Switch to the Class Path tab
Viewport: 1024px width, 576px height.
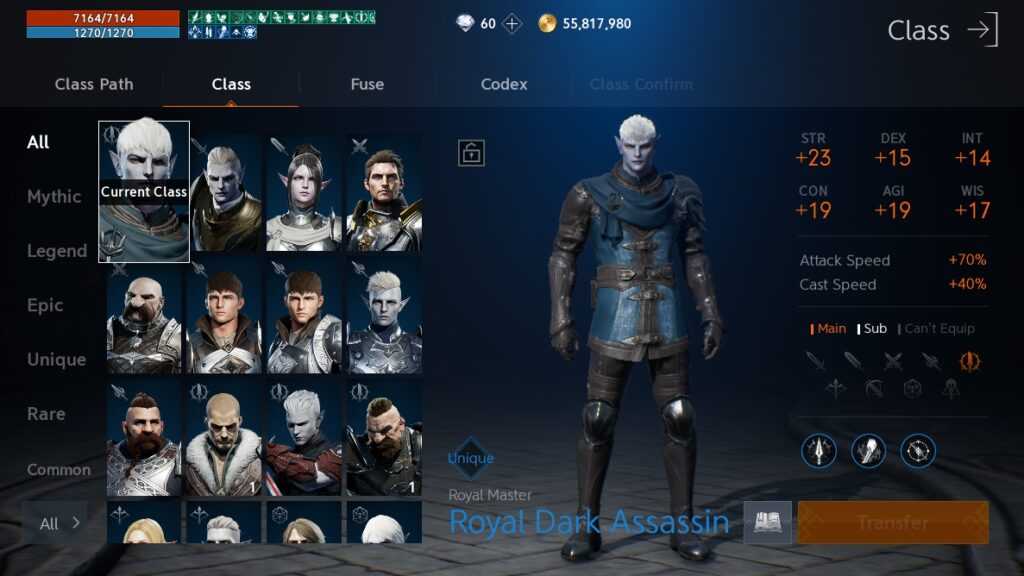point(94,84)
